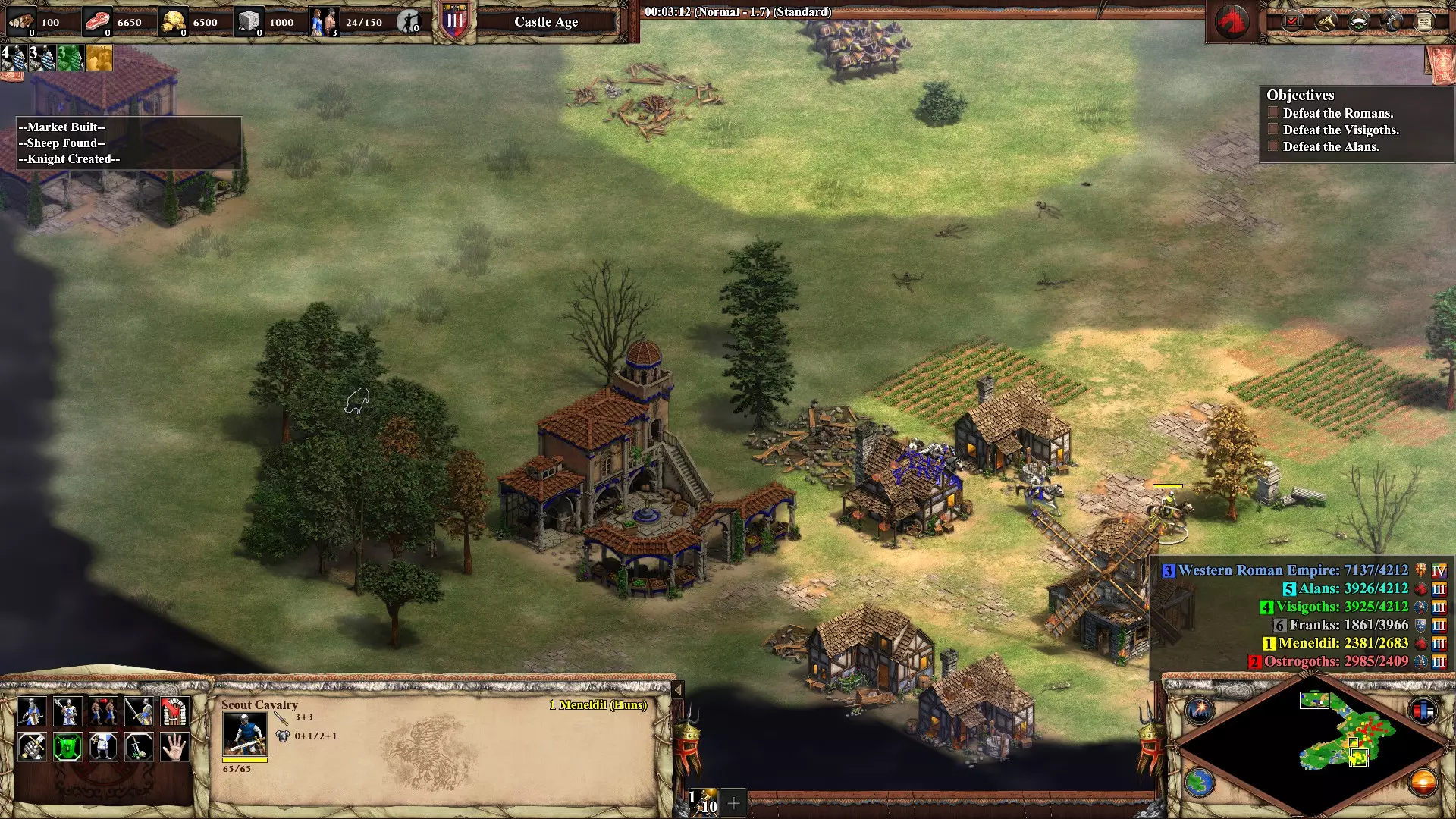This screenshot has height=819, width=1456.
Task: Activate the minimap flare signal button
Action: coord(1200,710)
